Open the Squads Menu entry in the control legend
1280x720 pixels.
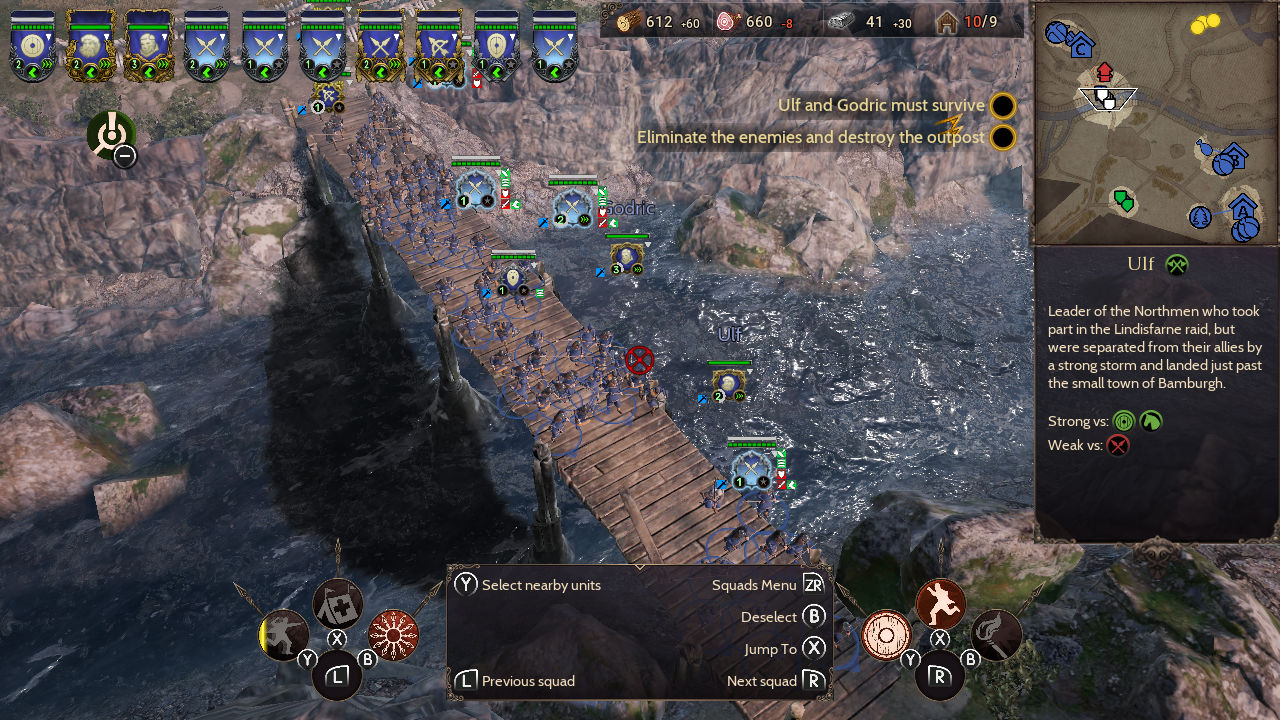click(x=755, y=585)
